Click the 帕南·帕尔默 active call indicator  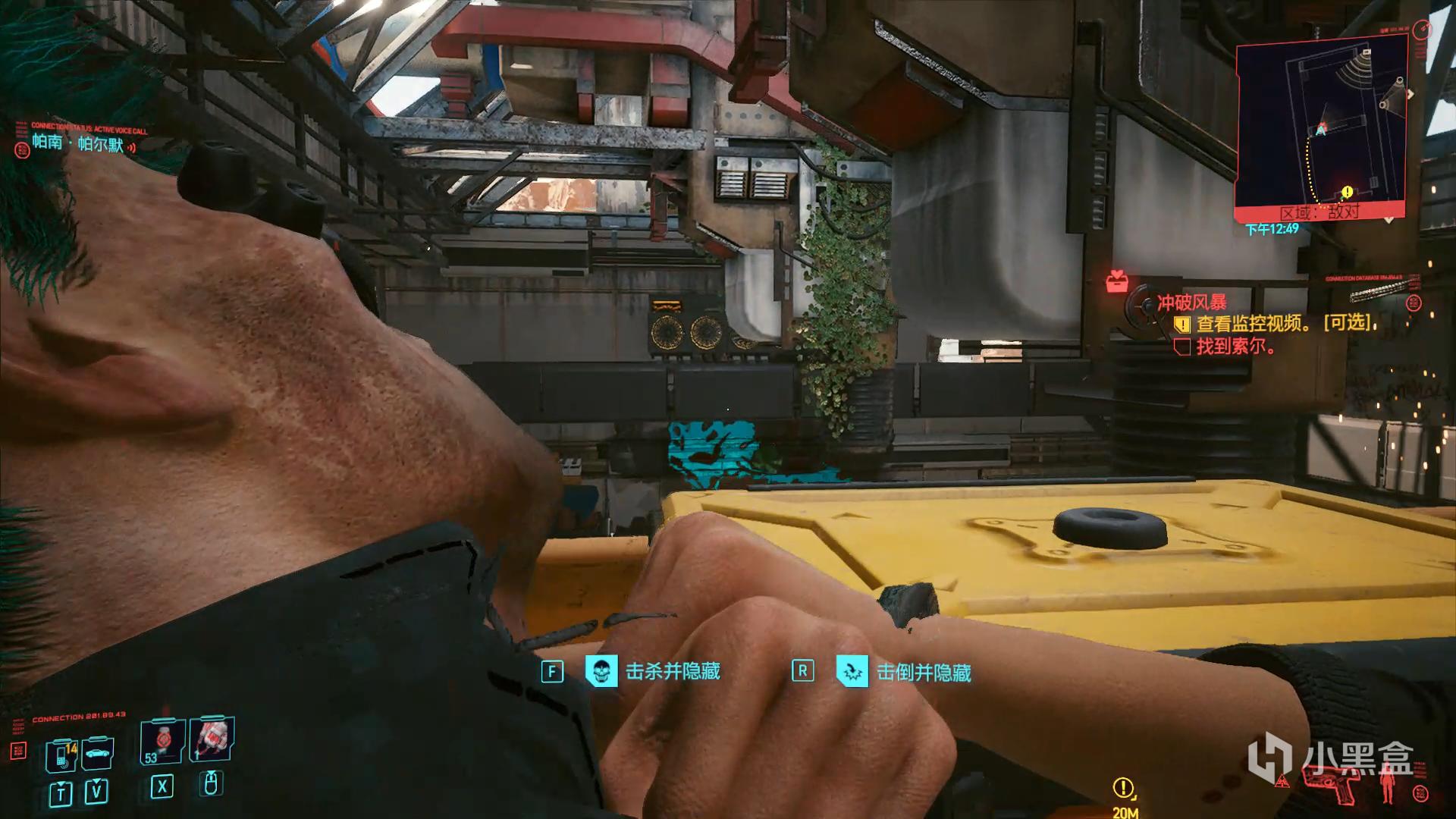[78, 143]
